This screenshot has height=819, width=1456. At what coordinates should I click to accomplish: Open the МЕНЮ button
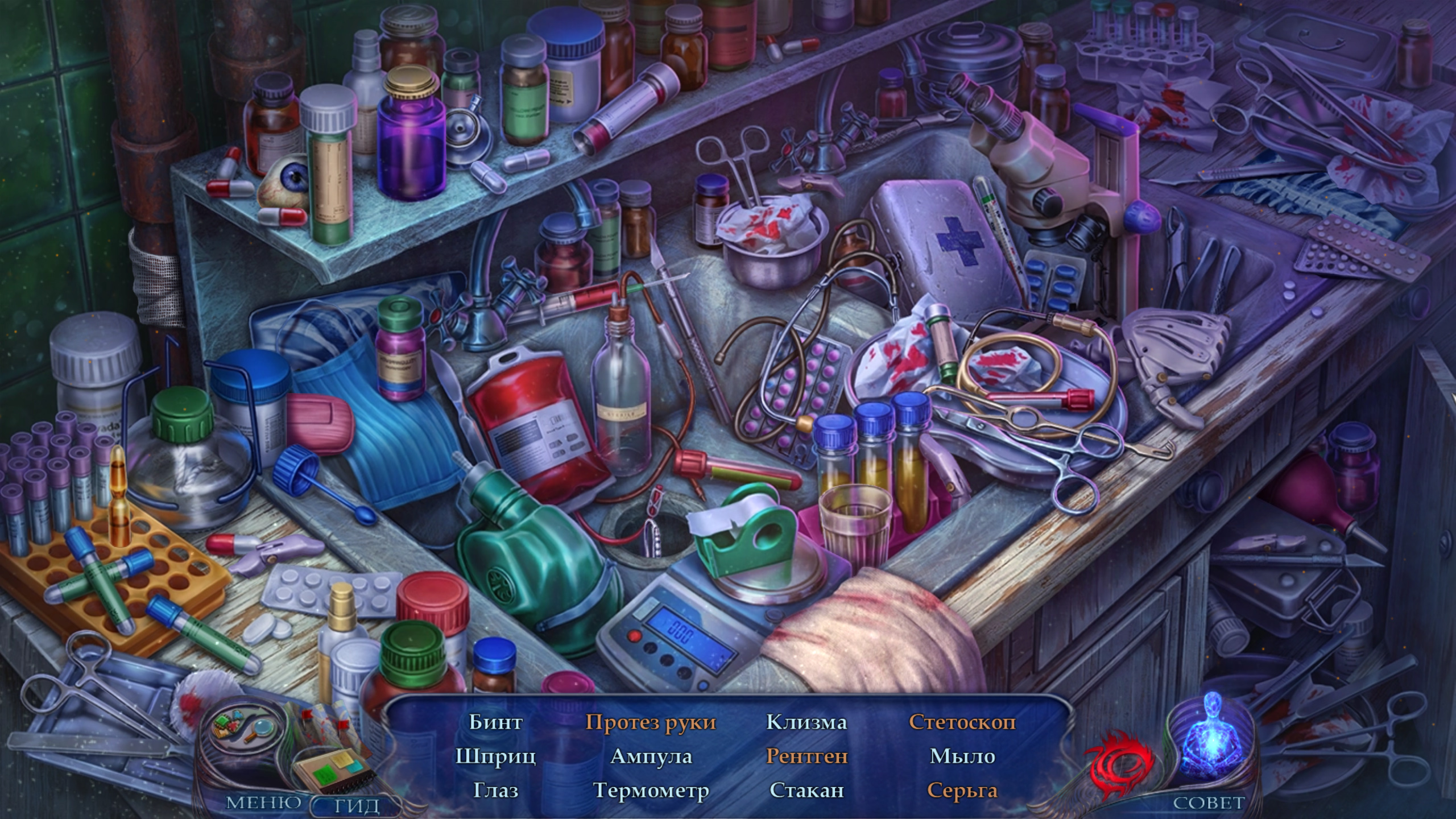pyautogui.click(x=264, y=803)
